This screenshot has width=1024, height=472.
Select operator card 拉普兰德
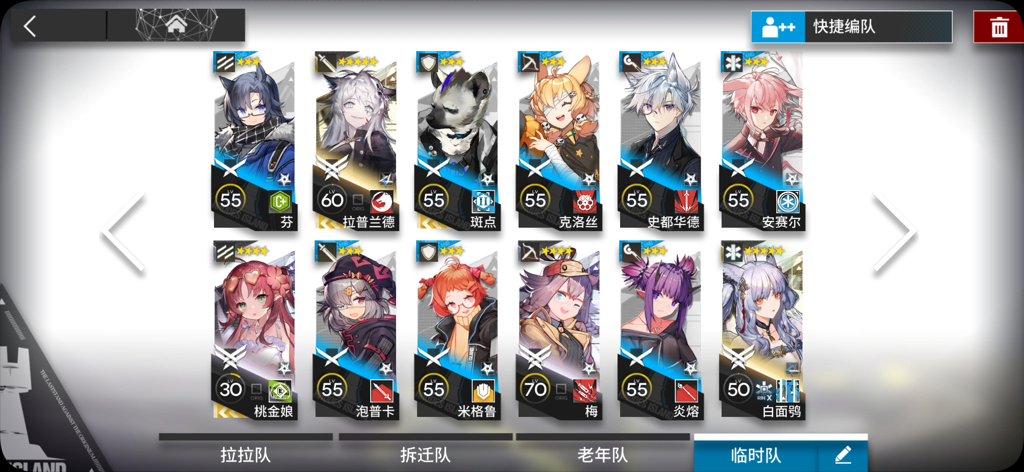pyautogui.click(x=355, y=140)
